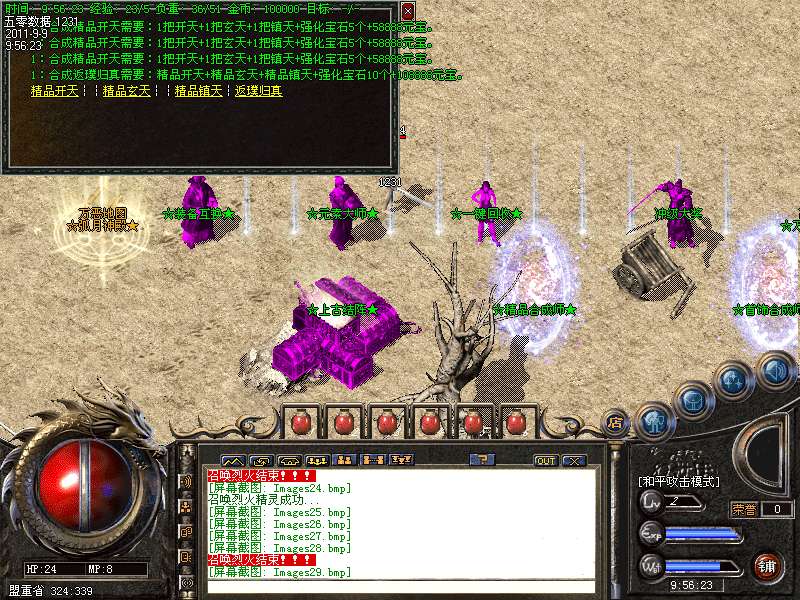Image resolution: width=800 pixels, height=600 pixels.
Task: Click the OUT button above chat
Action: coord(545,461)
